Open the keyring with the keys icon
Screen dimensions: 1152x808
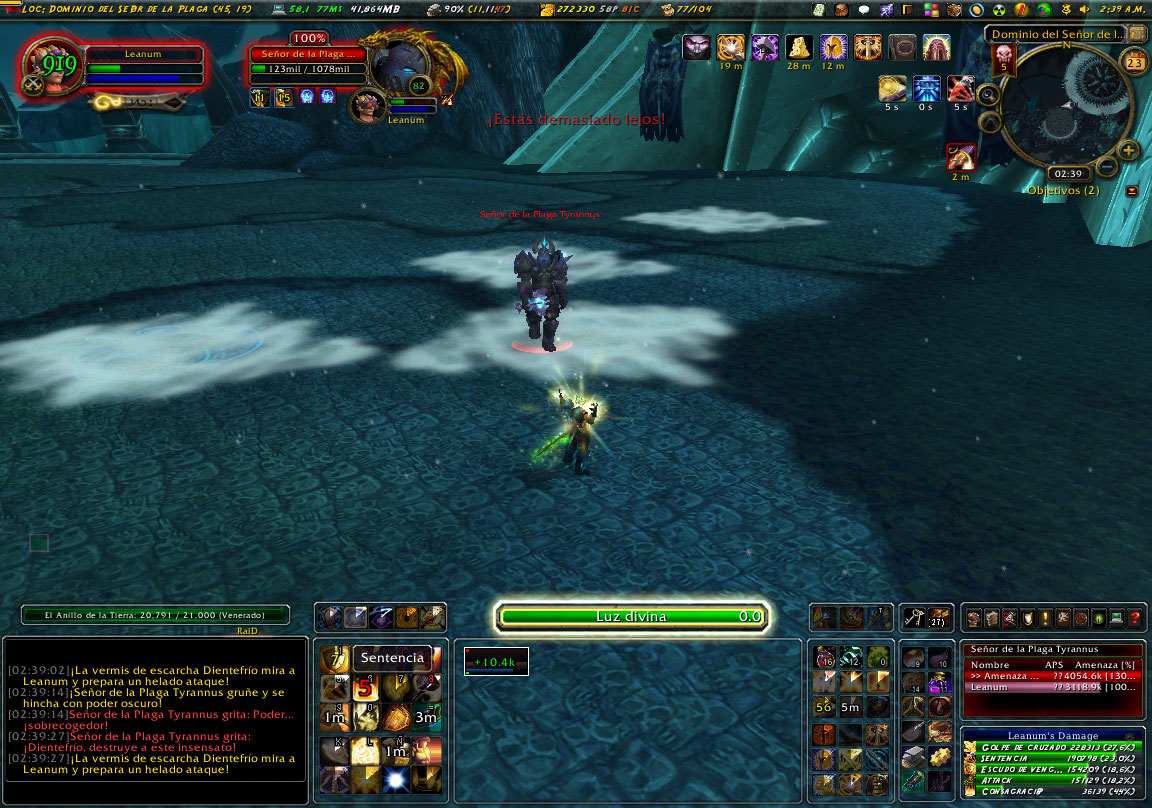(913, 618)
